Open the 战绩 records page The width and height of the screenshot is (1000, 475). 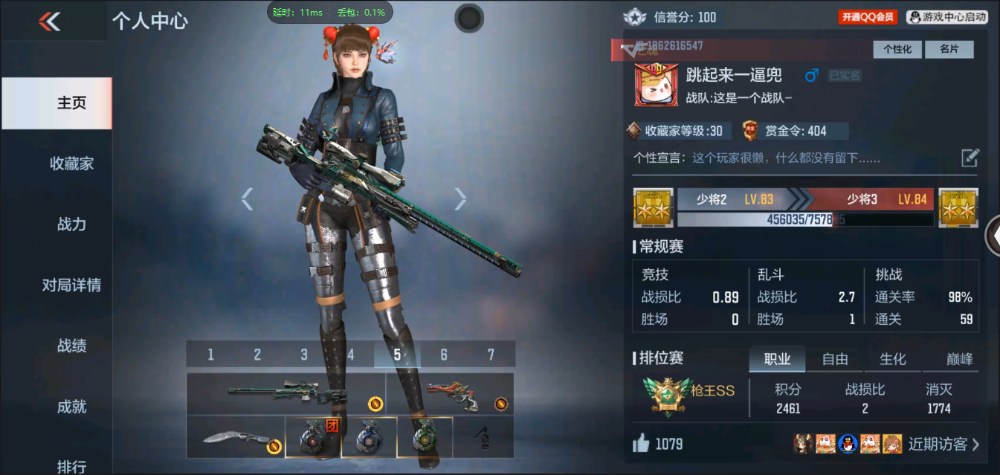pos(71,346)
